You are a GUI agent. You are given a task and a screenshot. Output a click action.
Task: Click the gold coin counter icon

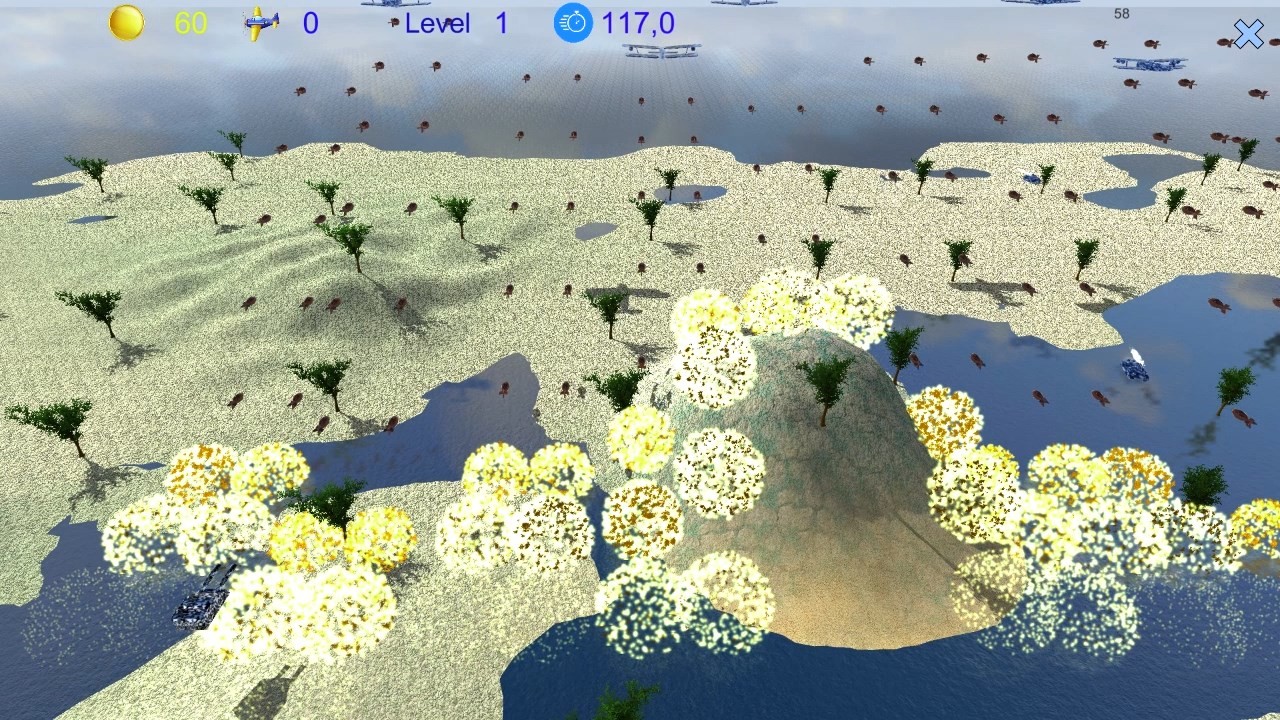[126, 21]
